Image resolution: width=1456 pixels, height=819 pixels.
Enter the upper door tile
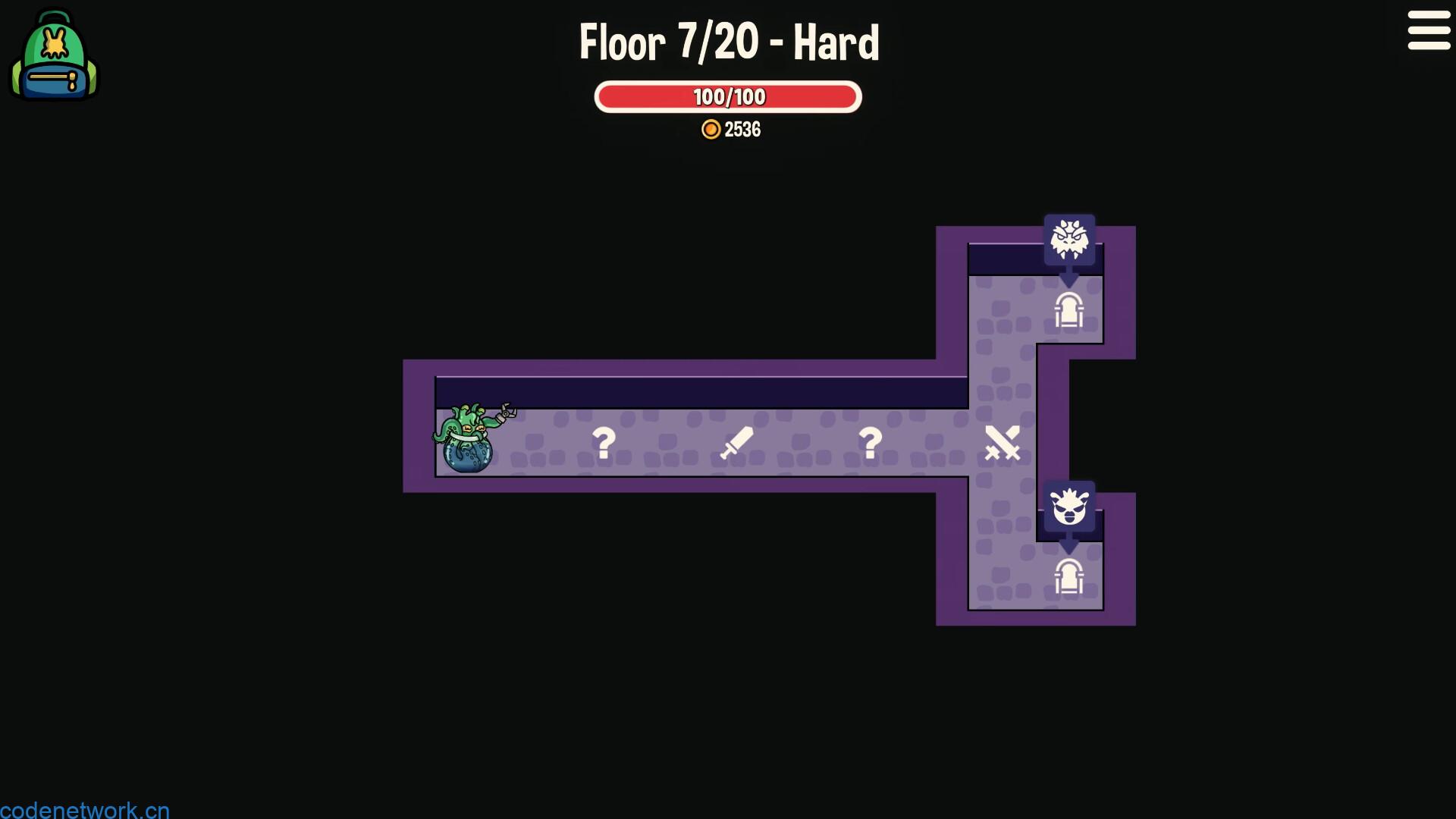[x=1071, y=310]
